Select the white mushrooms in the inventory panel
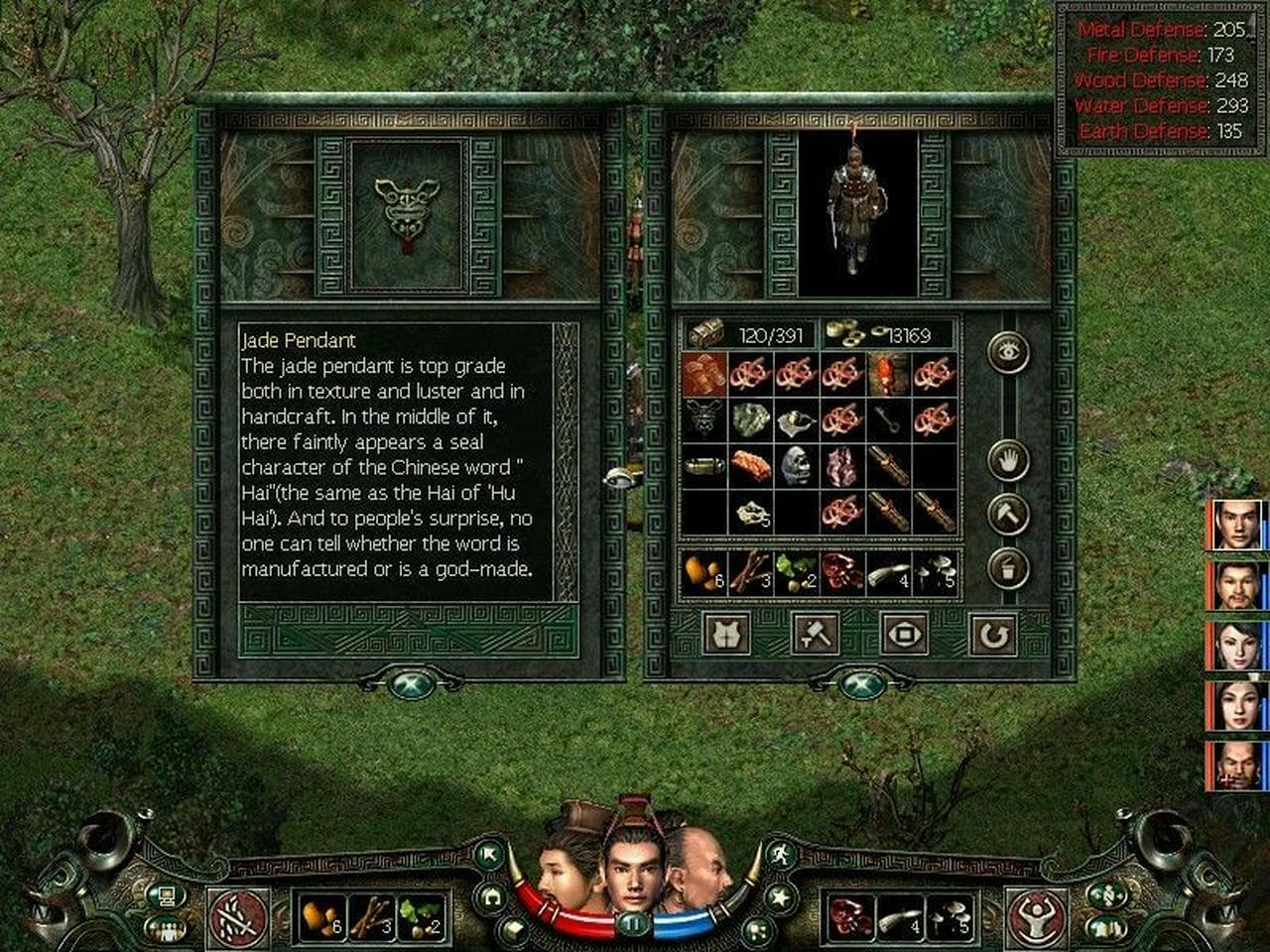This screenshot has height=952, width=1270. coord(934,574)
